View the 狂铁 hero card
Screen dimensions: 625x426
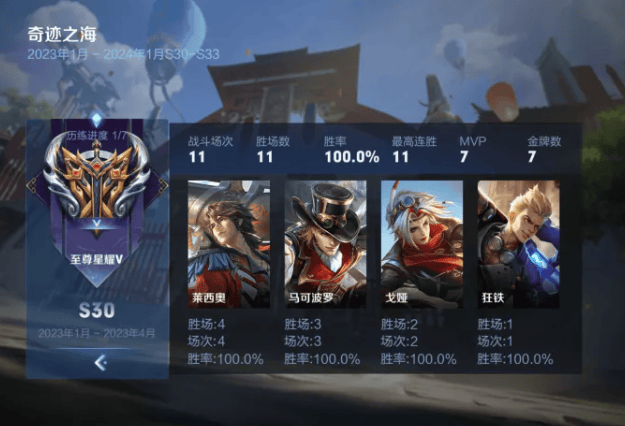coord(518,243)
